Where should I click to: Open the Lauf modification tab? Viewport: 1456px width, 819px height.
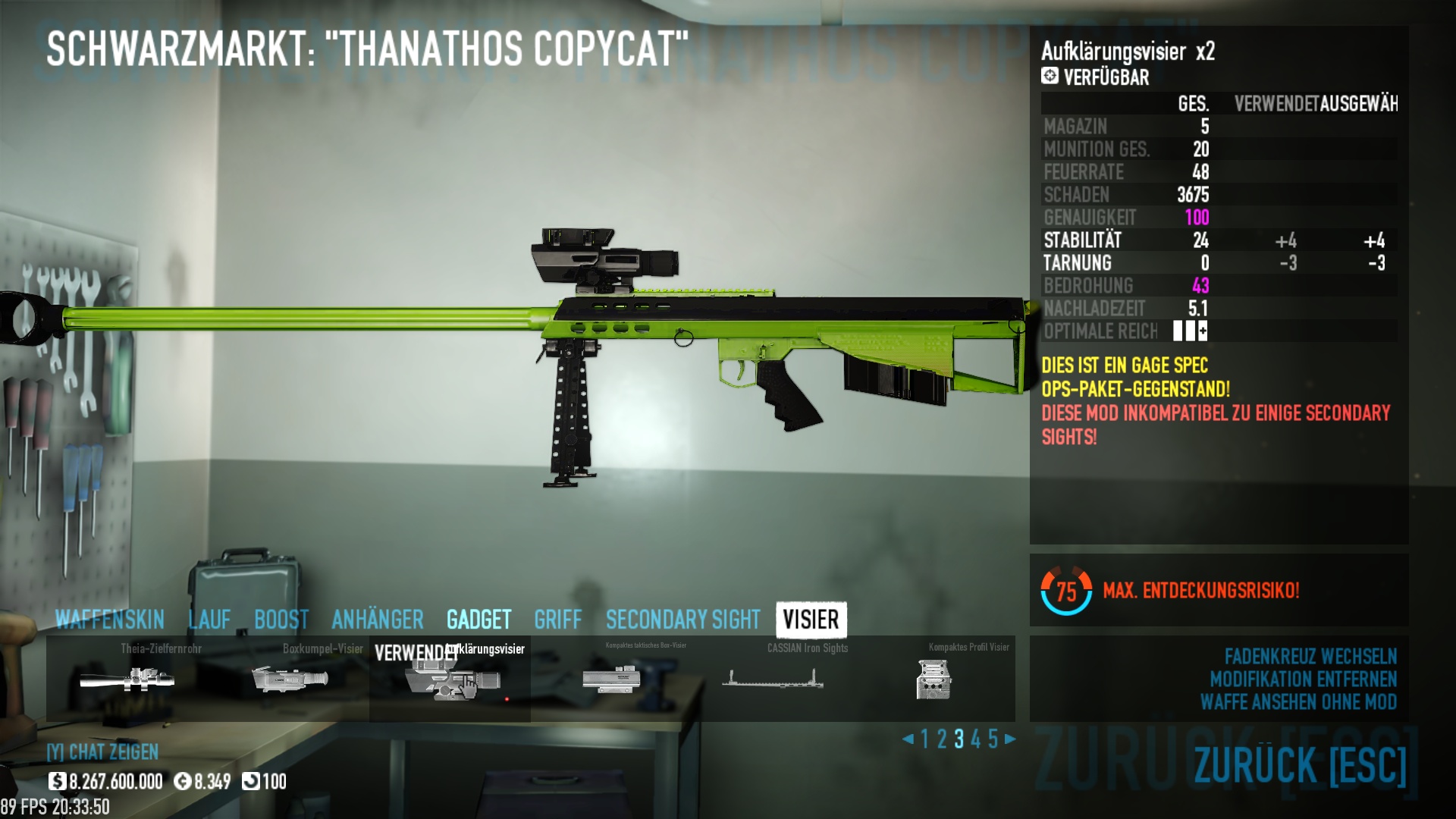209,620
